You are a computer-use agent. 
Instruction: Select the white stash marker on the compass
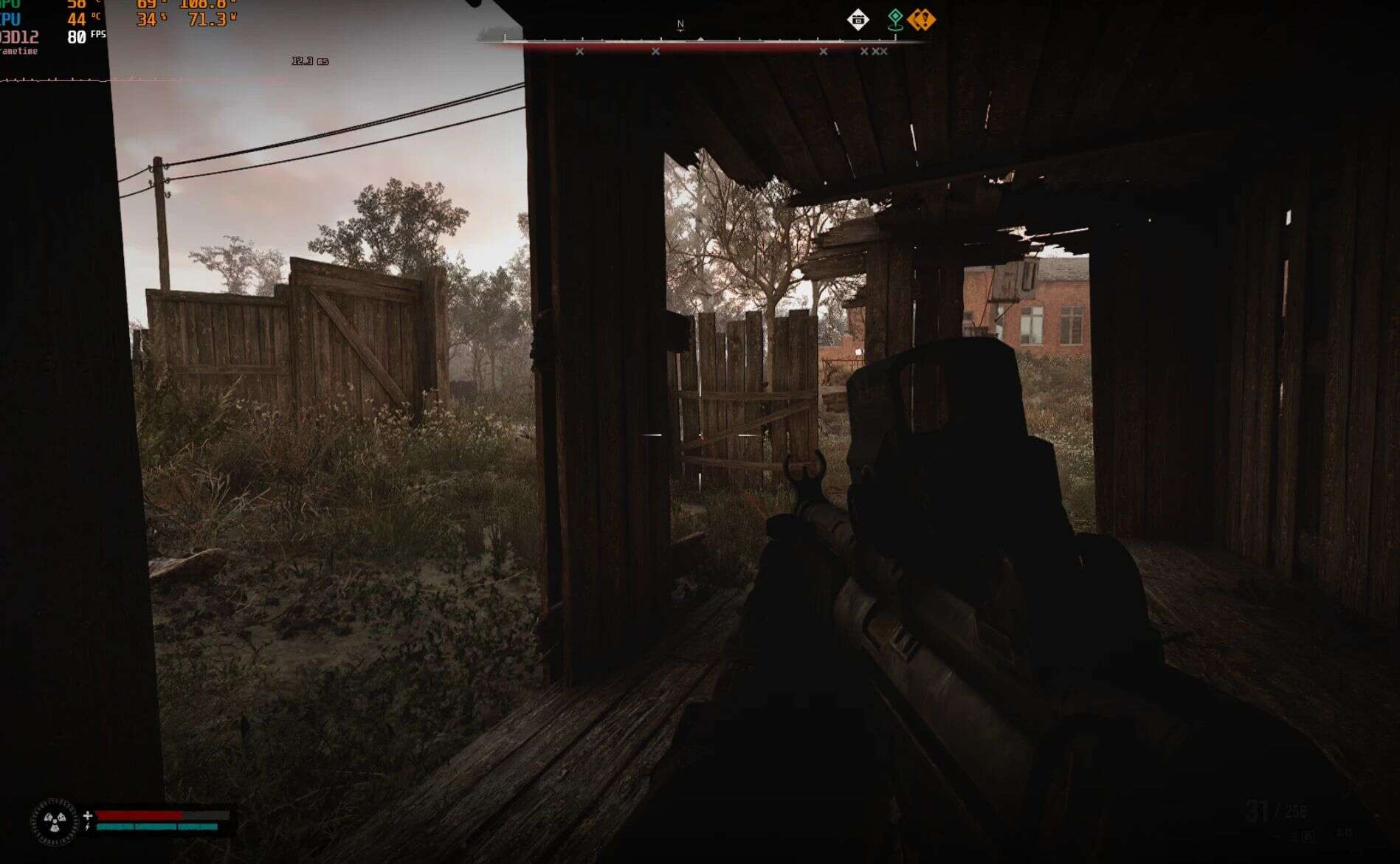pyautogui.click(x=858, y=20)
